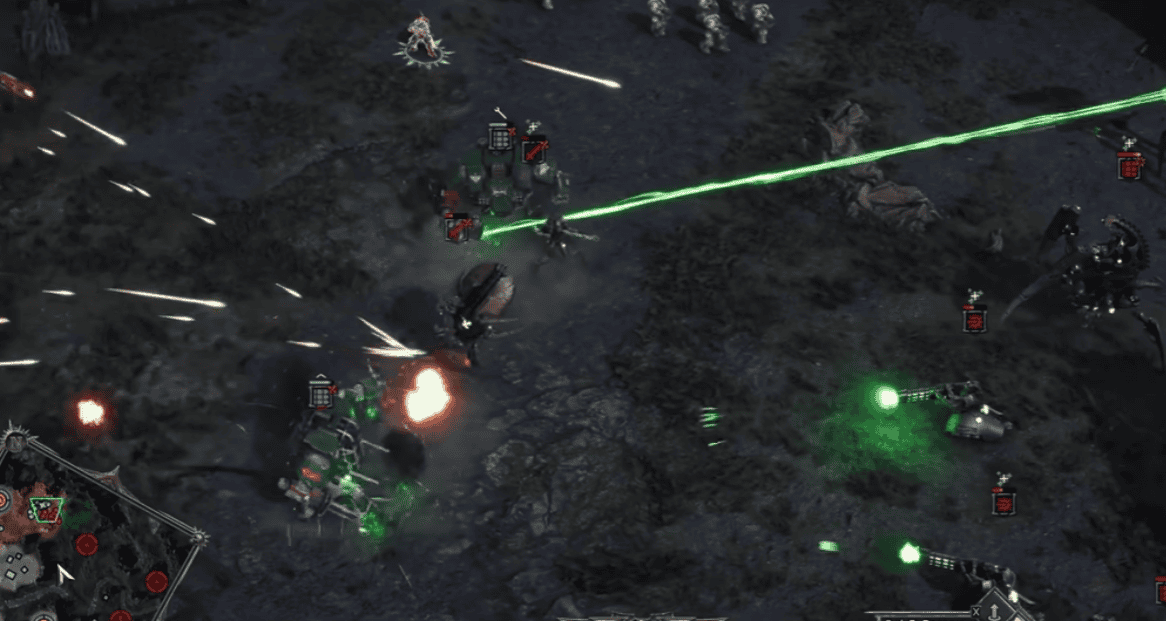
Task: Click the upward arrow diamond button
Action: pyautogui.click(x=996, y=610)
